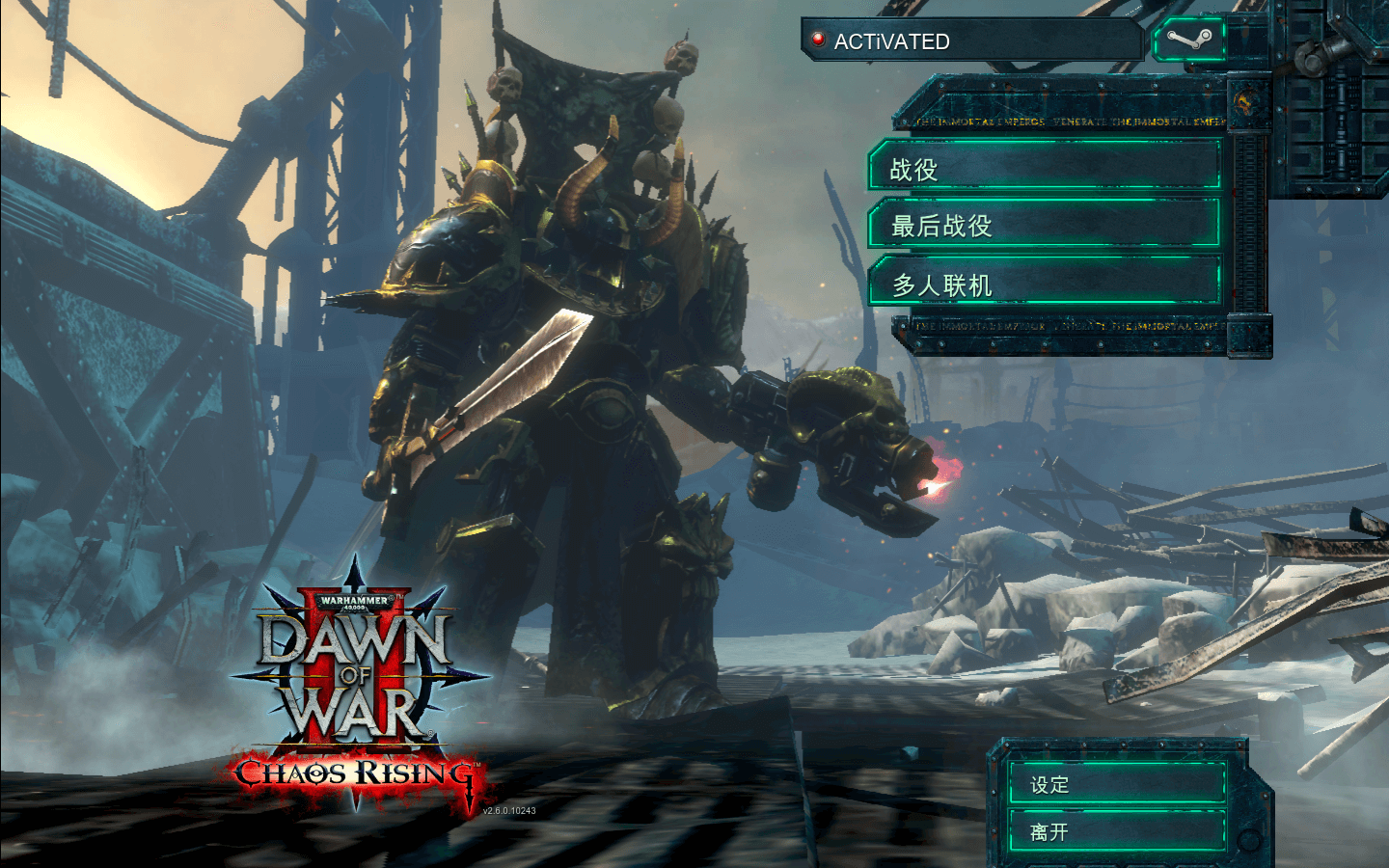Image resolution: width=1389 pixels, height=868 pixels.
Task: Click 离开 to quit the game
Action: 1116,831
